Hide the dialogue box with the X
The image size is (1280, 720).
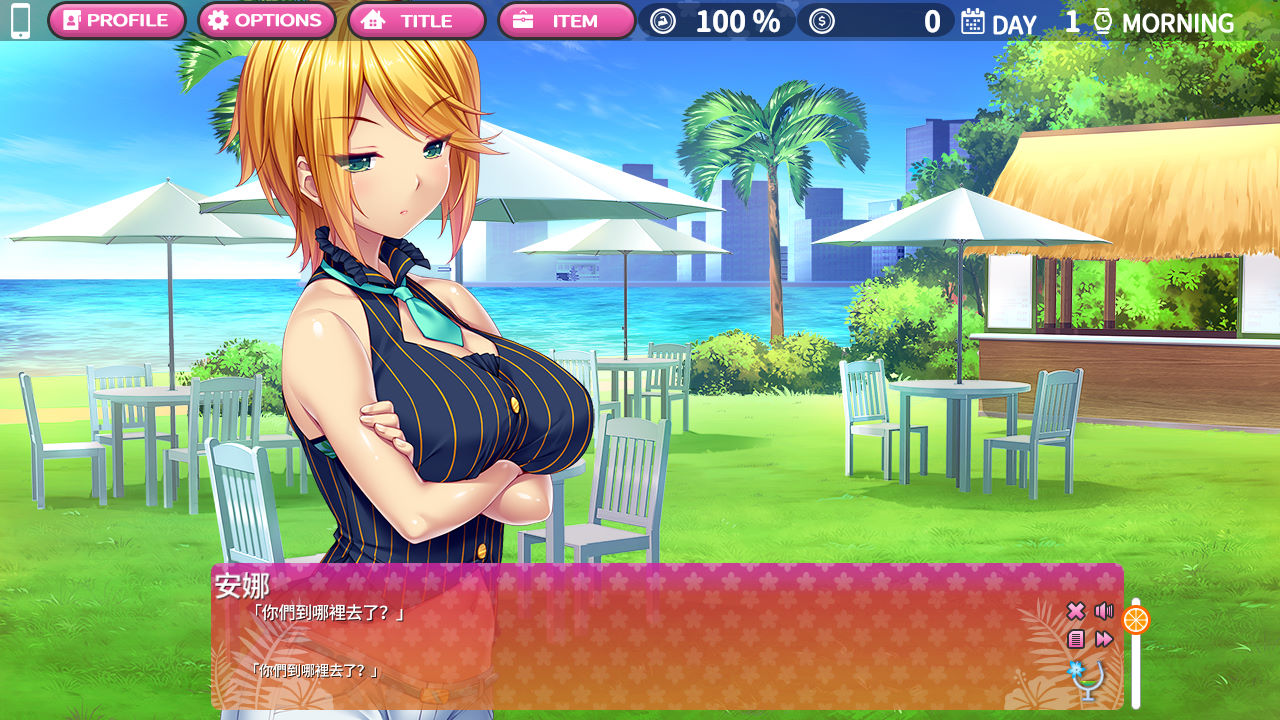pyautogui.click(x=1076, y=611)
